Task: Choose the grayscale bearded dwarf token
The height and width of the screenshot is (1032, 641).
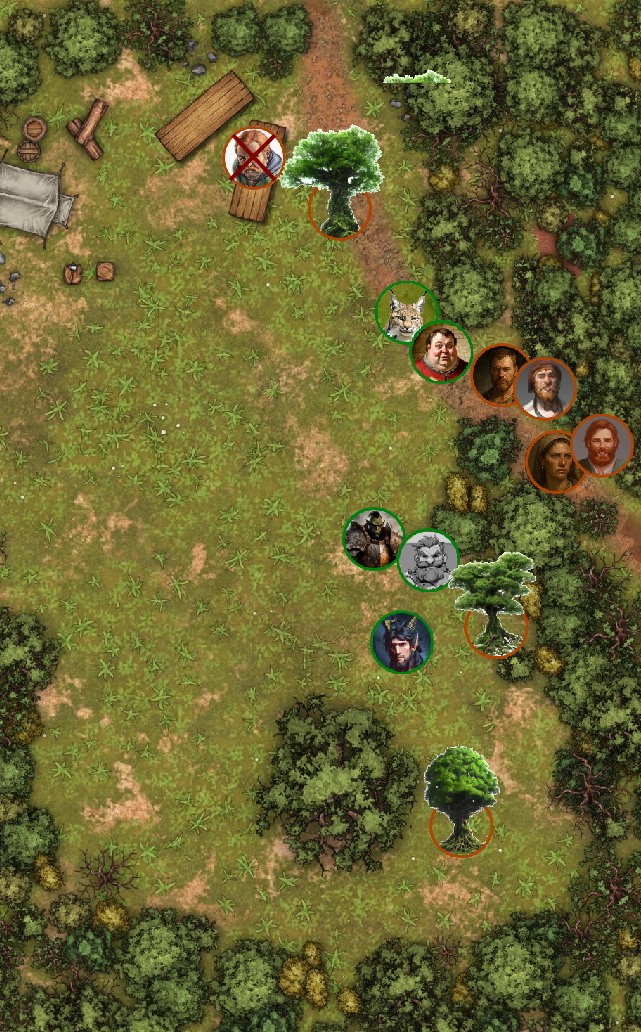Action: [428, 560]
